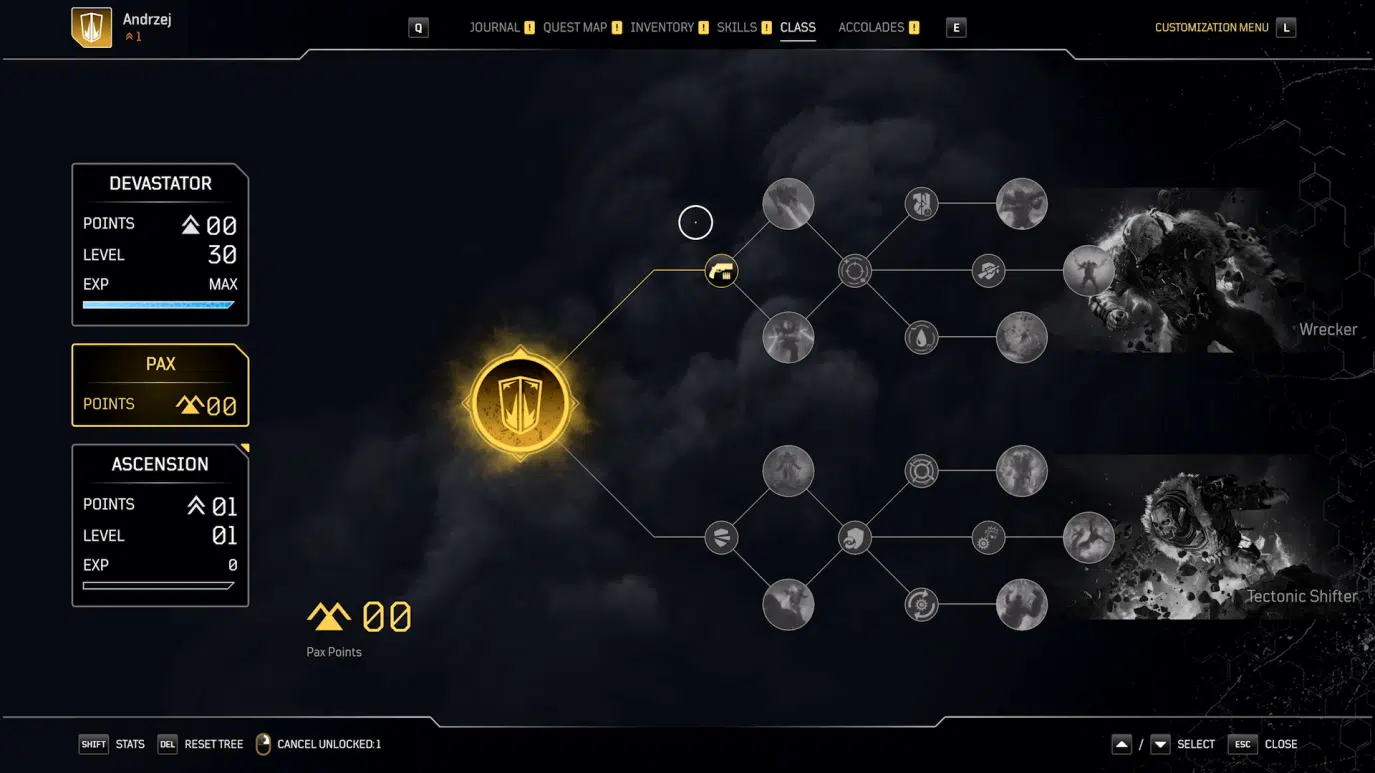Select the crosshair targeting node mid-tree
1375x773 pixels.
click(855, 270)
